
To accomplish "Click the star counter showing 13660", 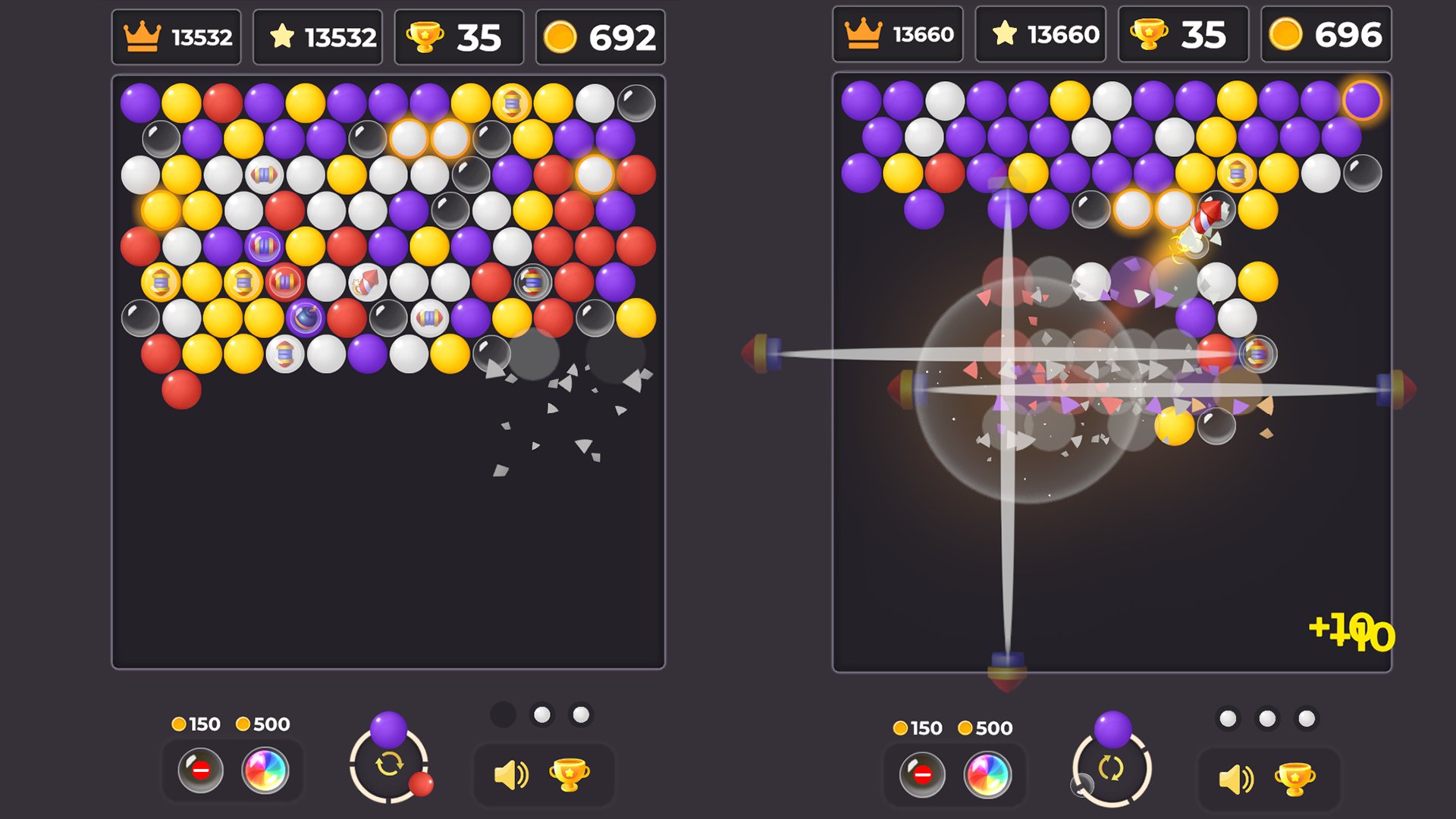I will [1040, 33].
